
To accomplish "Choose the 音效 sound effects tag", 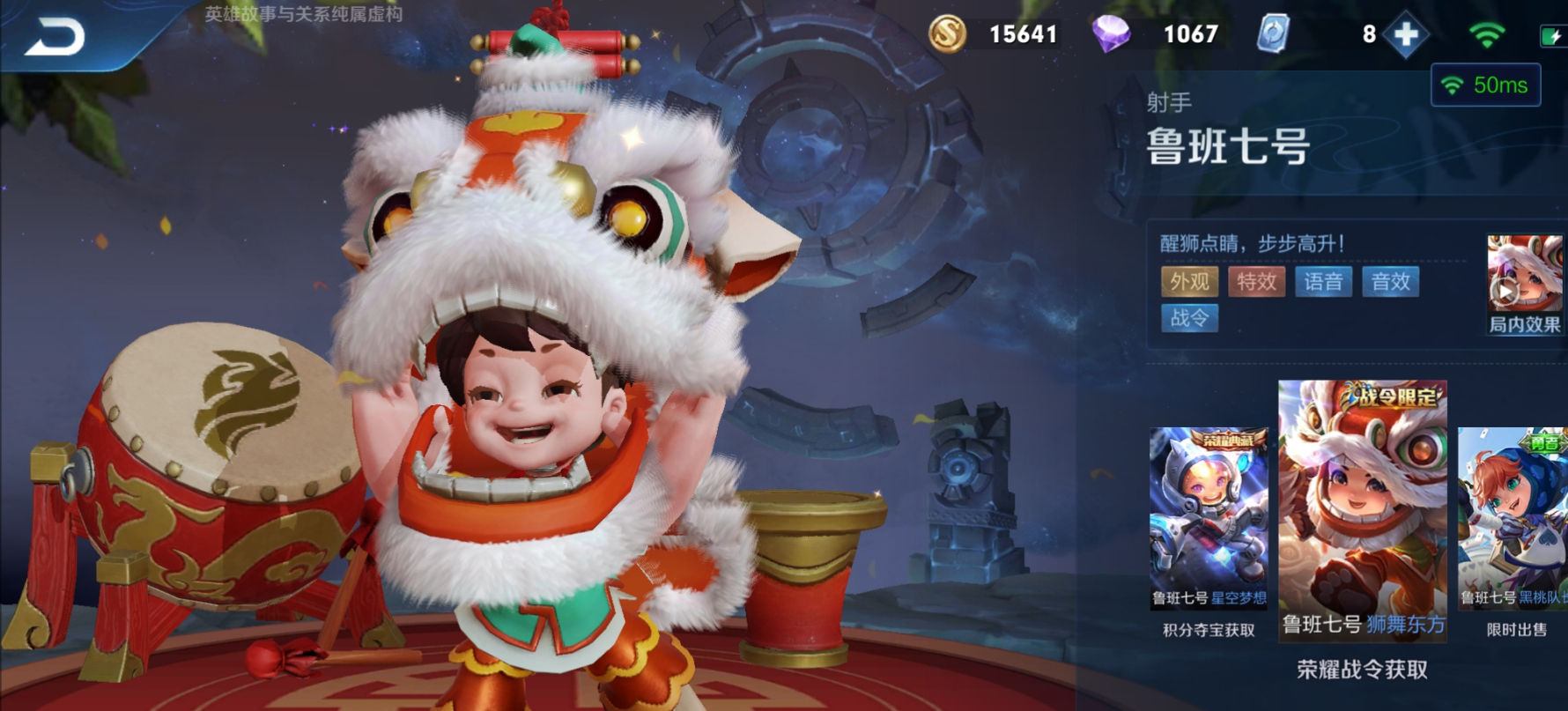I will coord(1390,282).
